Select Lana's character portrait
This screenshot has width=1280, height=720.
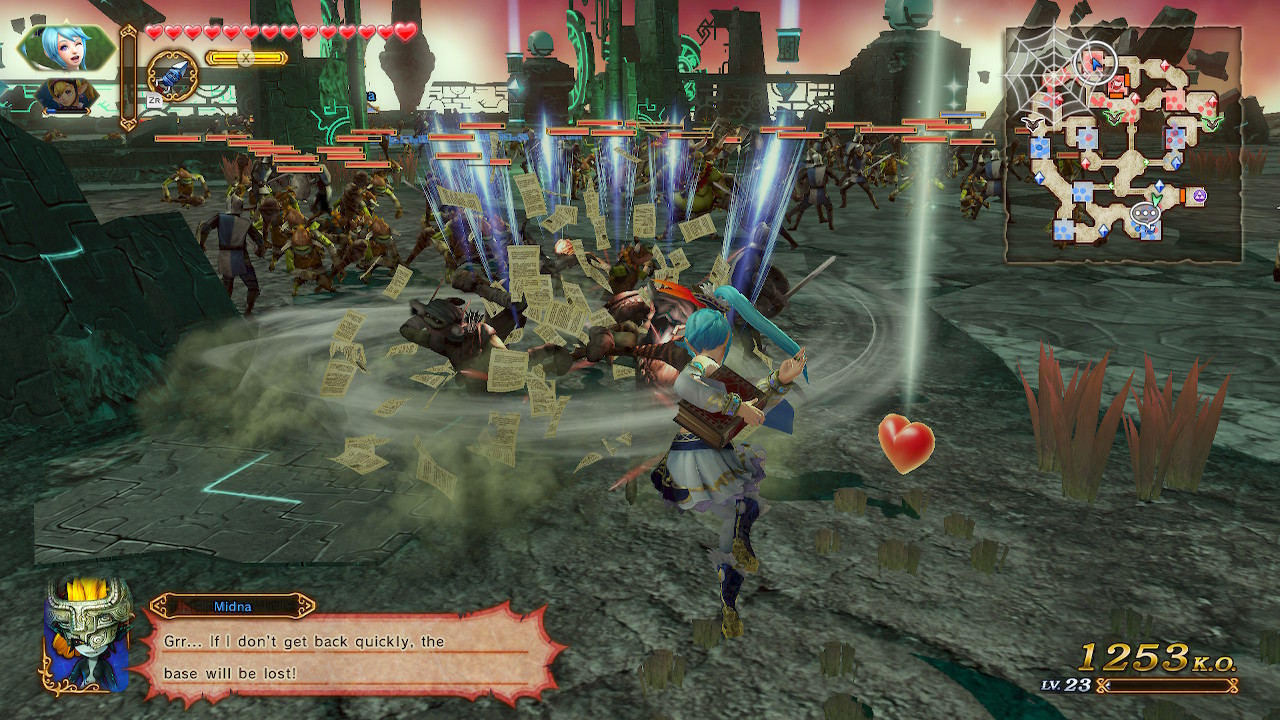(x=68, y=46)
